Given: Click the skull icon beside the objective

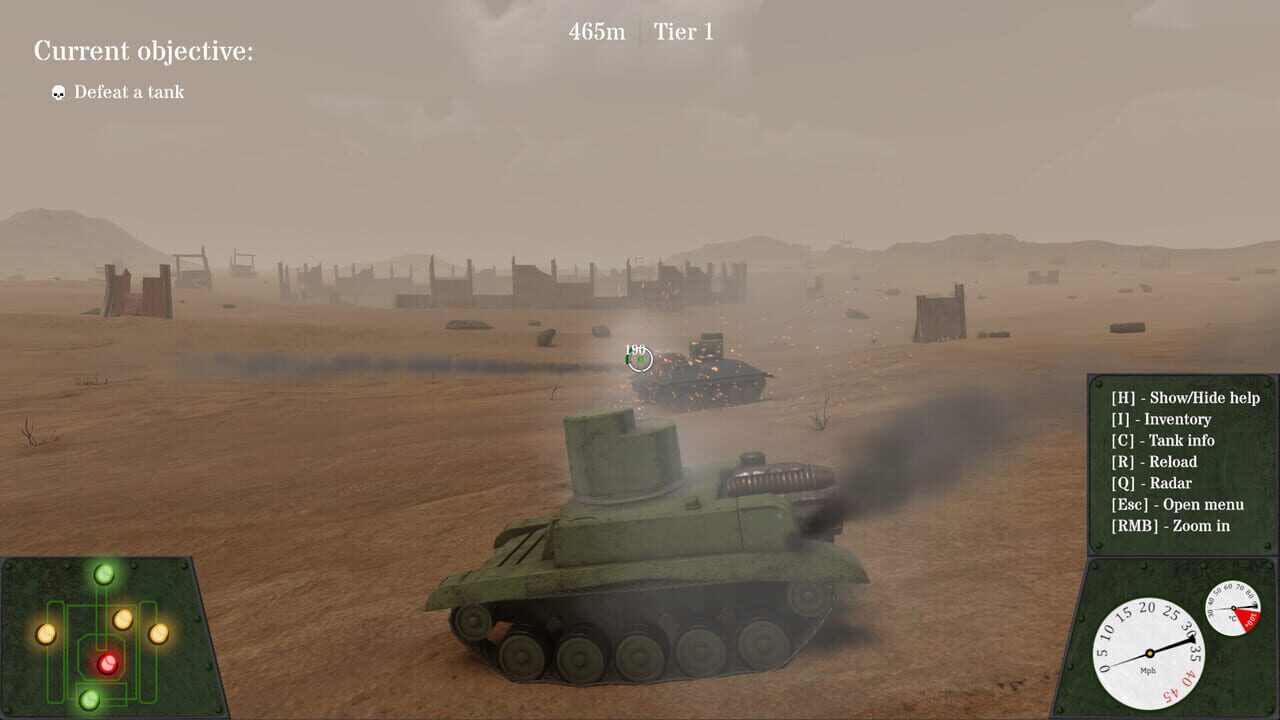Looking at the screenshot, I should (x=57, y=92).
